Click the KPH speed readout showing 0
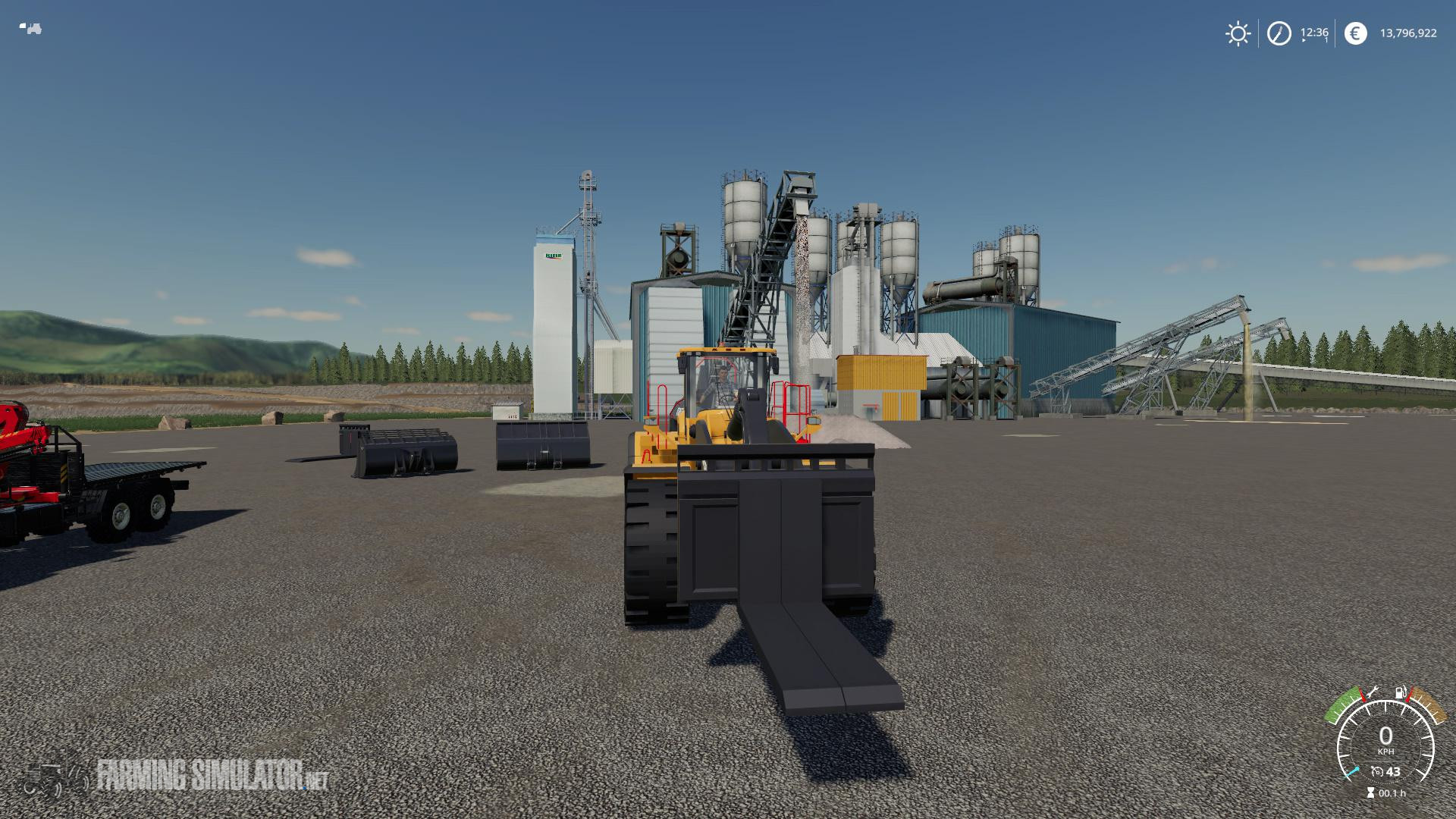1456x819 pixels. [x=1385, y=736]
